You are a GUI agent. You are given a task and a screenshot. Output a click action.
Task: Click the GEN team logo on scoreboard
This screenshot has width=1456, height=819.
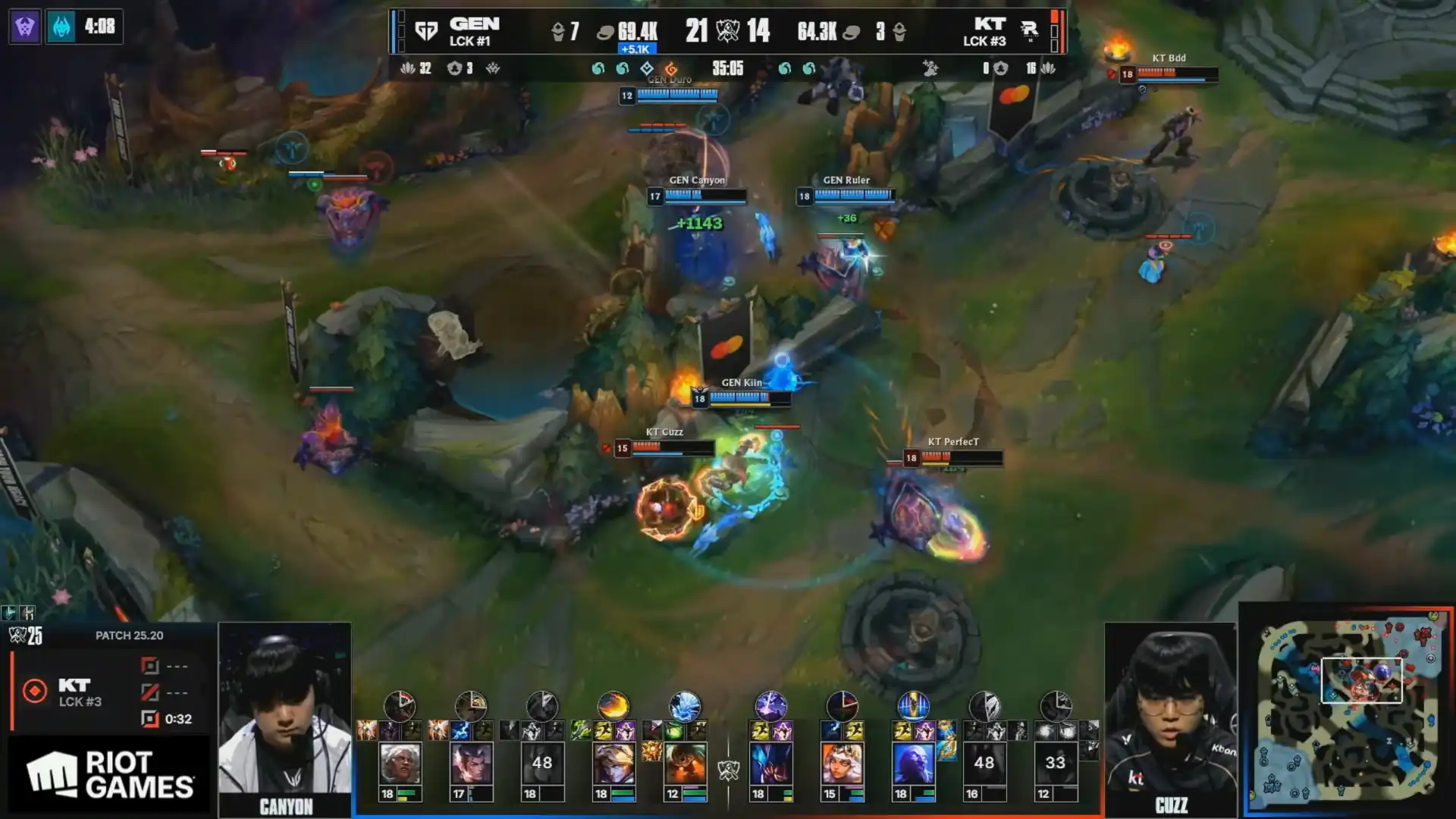[x=426, y=31]
